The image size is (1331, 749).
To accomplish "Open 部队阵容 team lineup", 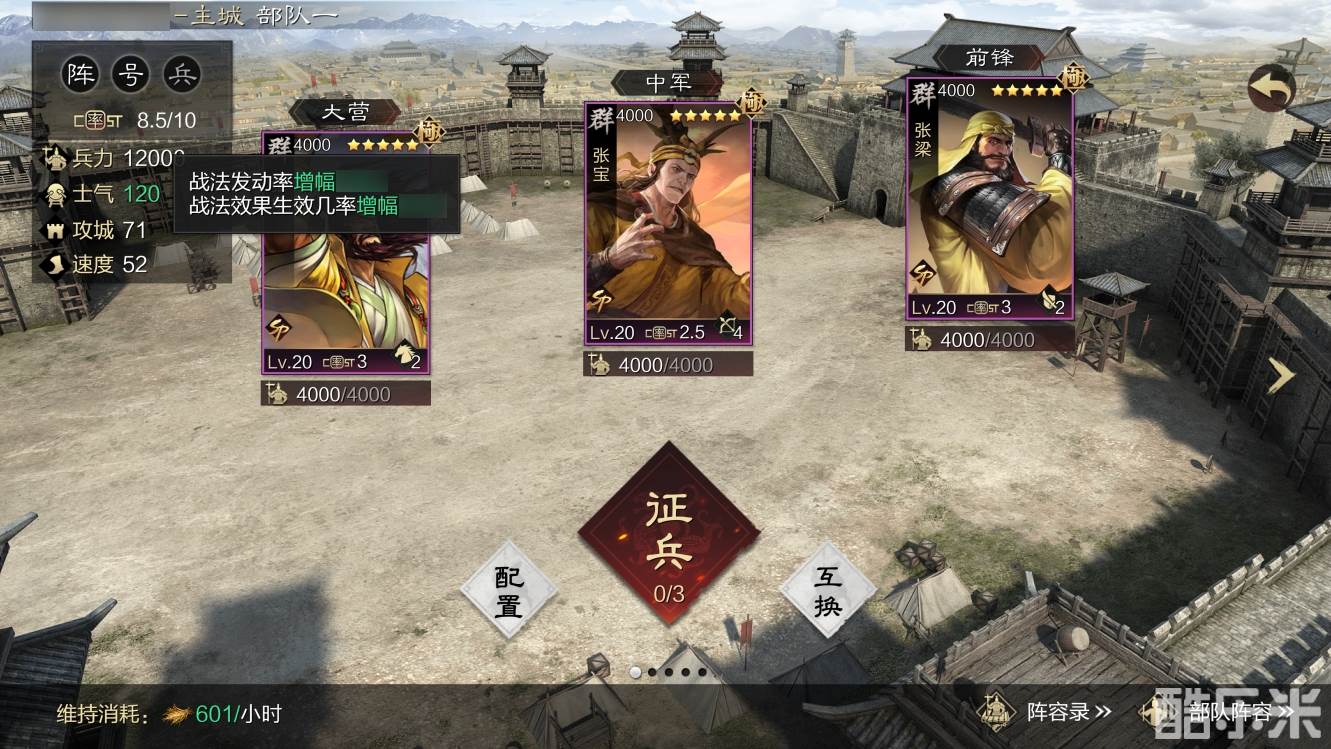I will pos(1235,712).
